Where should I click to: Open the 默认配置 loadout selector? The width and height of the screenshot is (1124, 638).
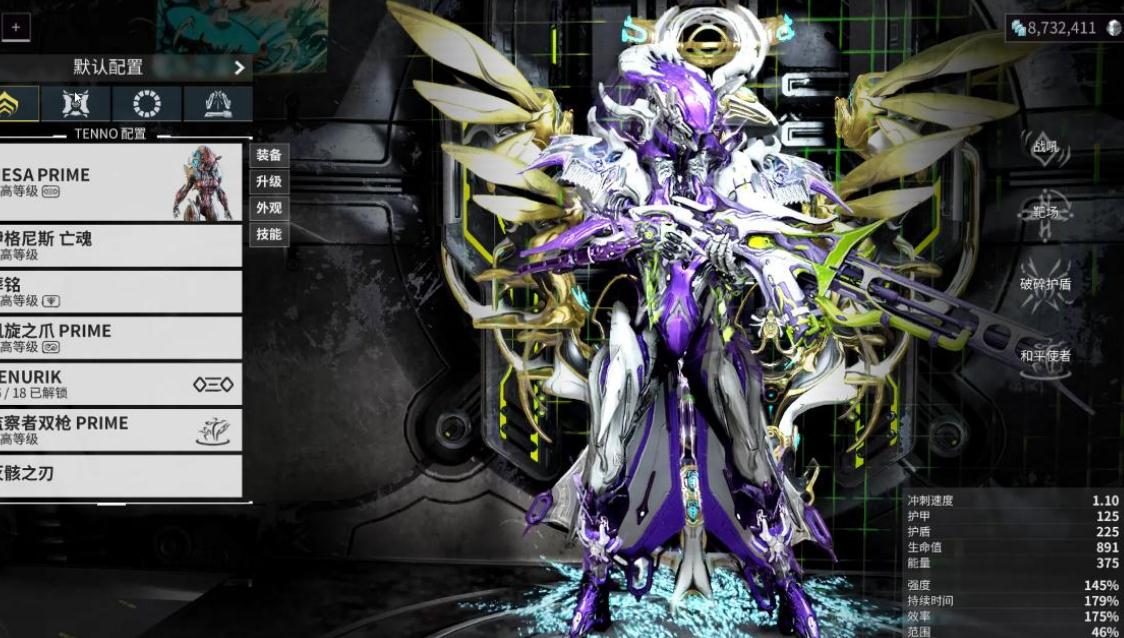(125, 67)
